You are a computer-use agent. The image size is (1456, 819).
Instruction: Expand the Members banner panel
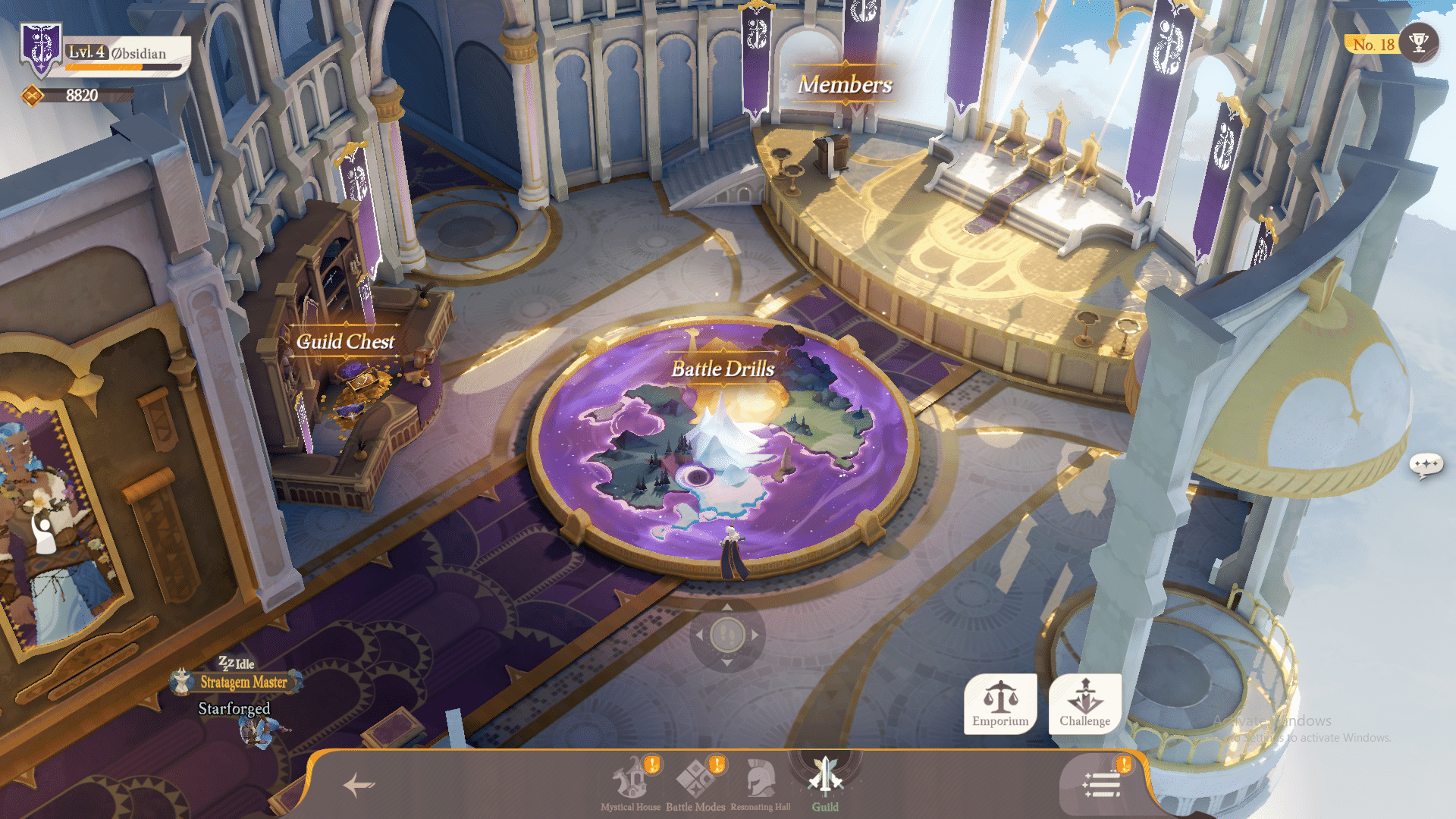click(844, 85)
